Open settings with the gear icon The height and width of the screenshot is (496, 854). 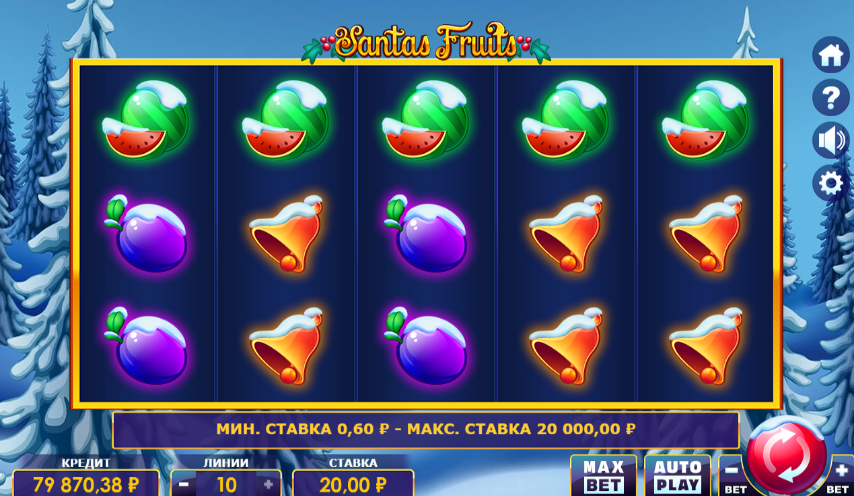click(x=830, y=184)
